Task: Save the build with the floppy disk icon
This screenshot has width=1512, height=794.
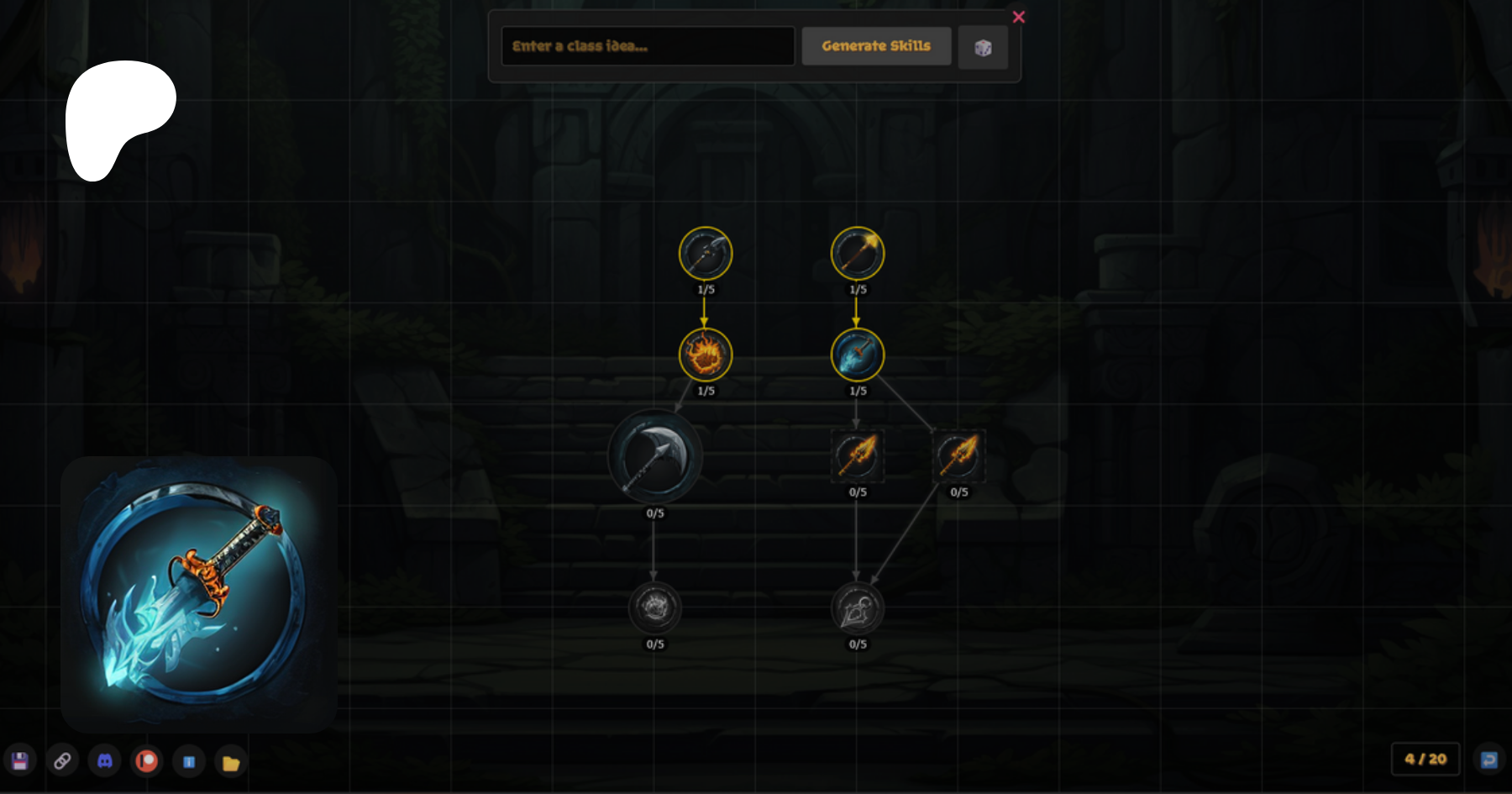Action: tap(20, 761)
